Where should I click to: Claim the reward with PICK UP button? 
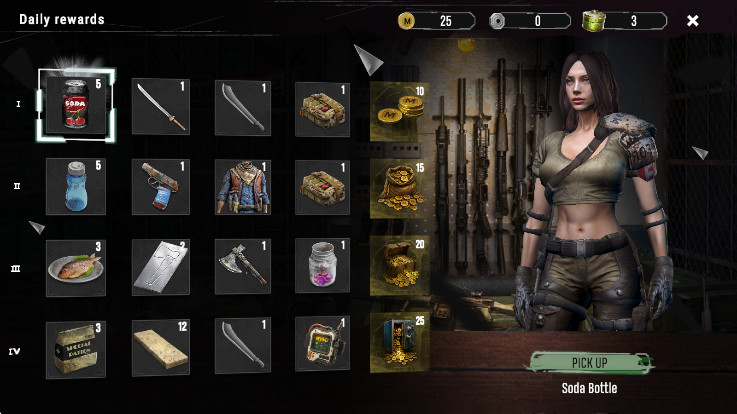tap(590, 362)
